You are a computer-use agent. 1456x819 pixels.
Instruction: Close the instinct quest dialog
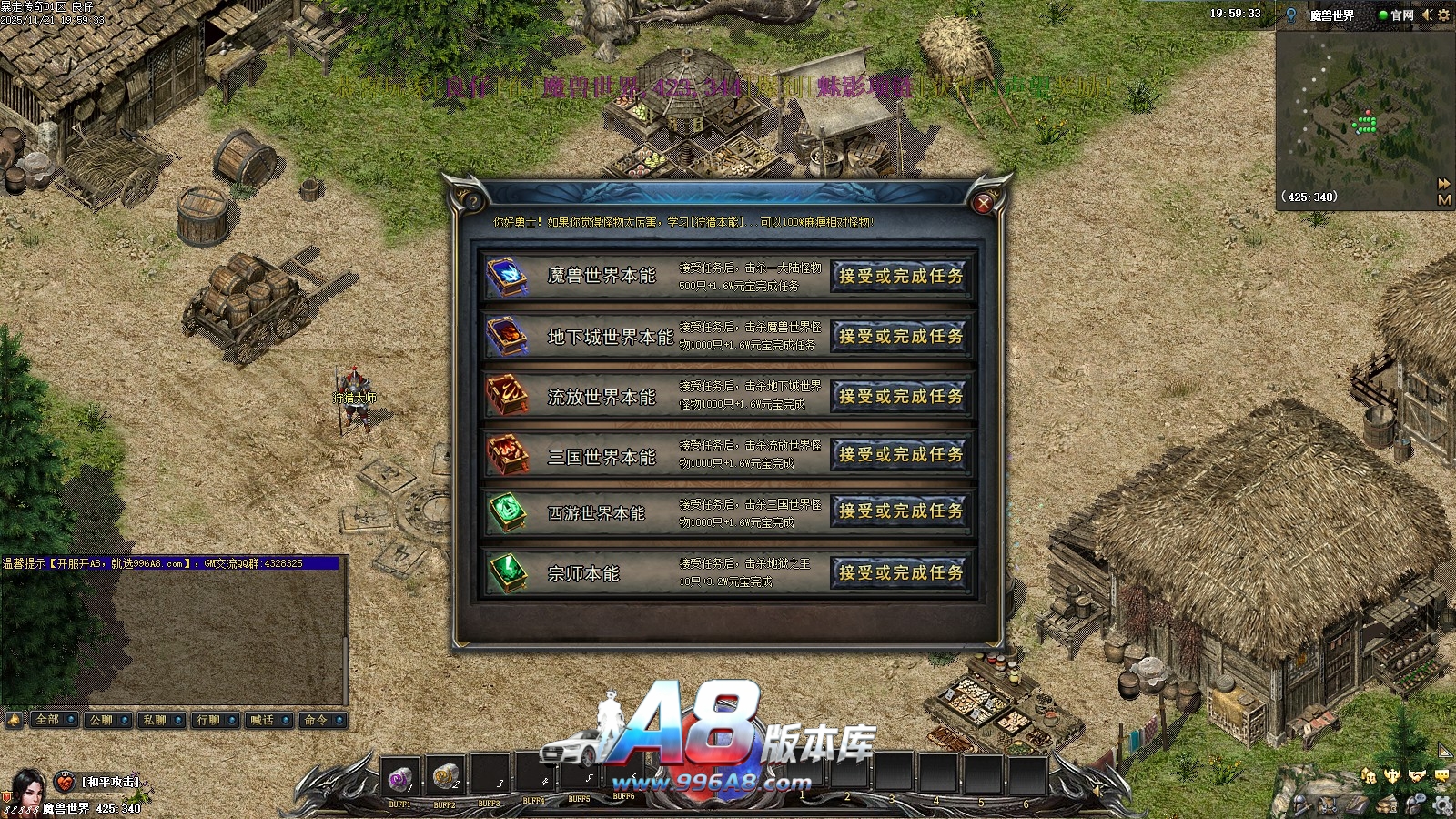pos(983,204)
